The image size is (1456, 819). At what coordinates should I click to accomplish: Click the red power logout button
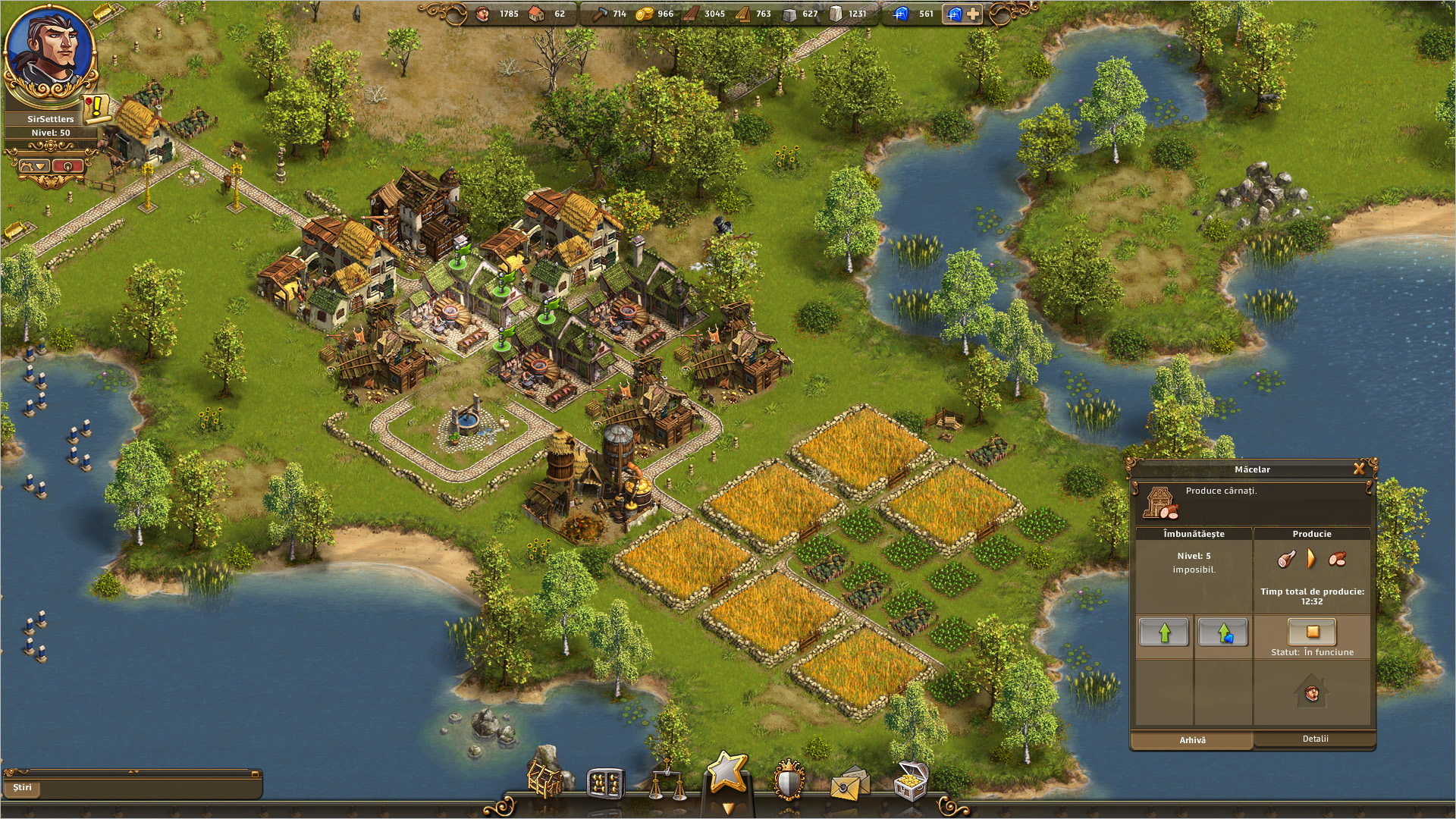coord(67,166)
